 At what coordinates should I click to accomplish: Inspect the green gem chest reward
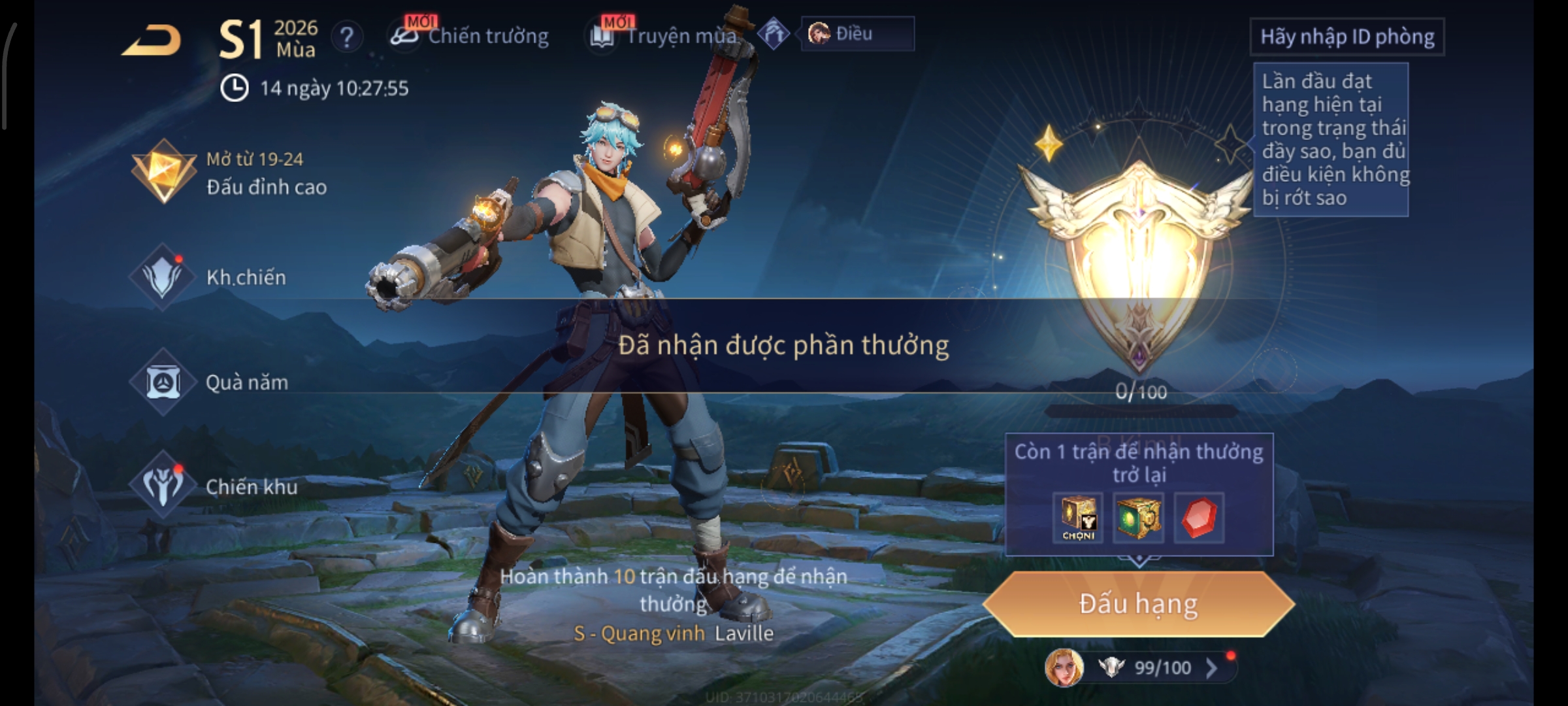[1137, 518]
